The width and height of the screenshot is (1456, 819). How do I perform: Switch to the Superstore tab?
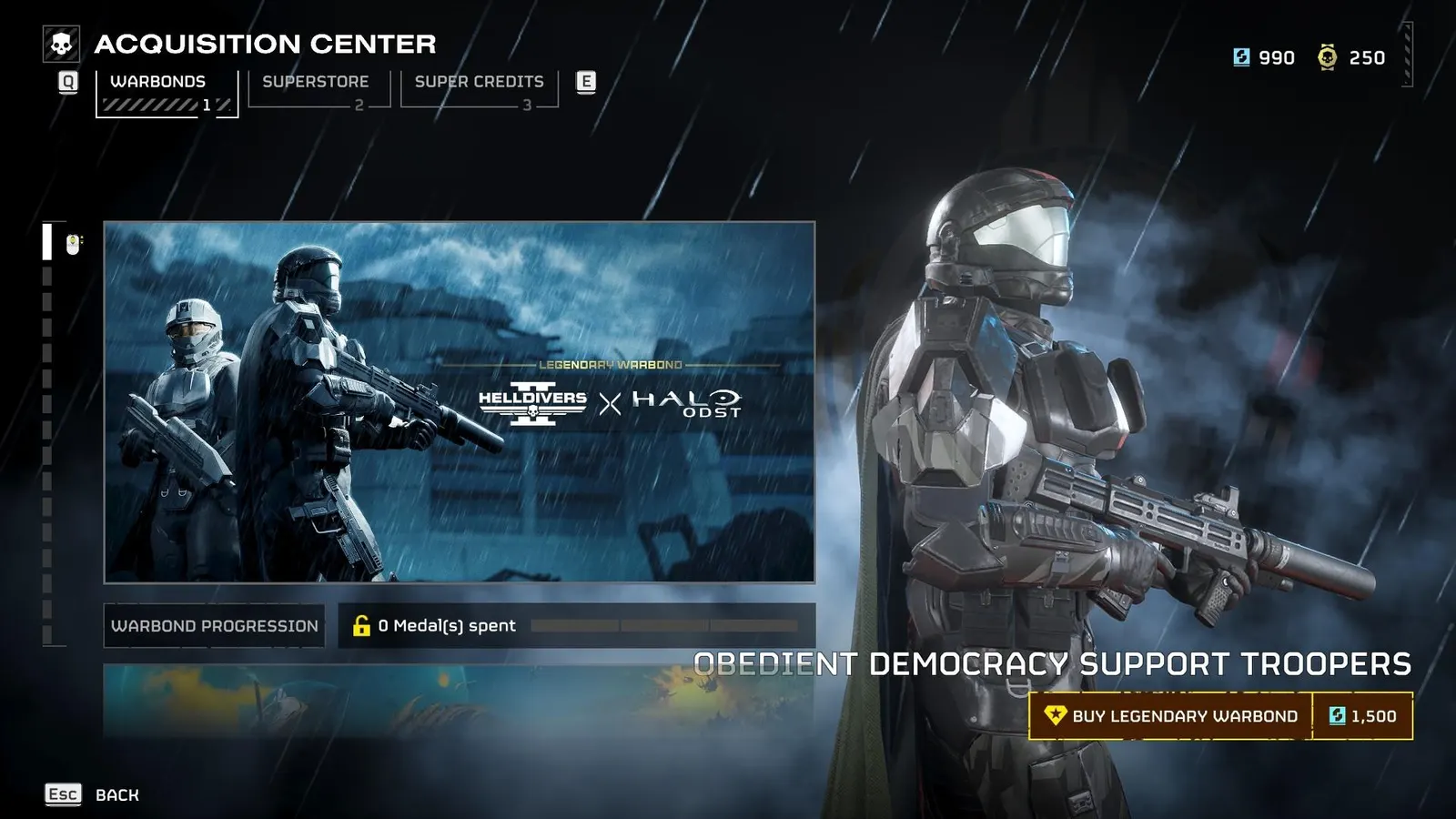[x=315, y=81]
